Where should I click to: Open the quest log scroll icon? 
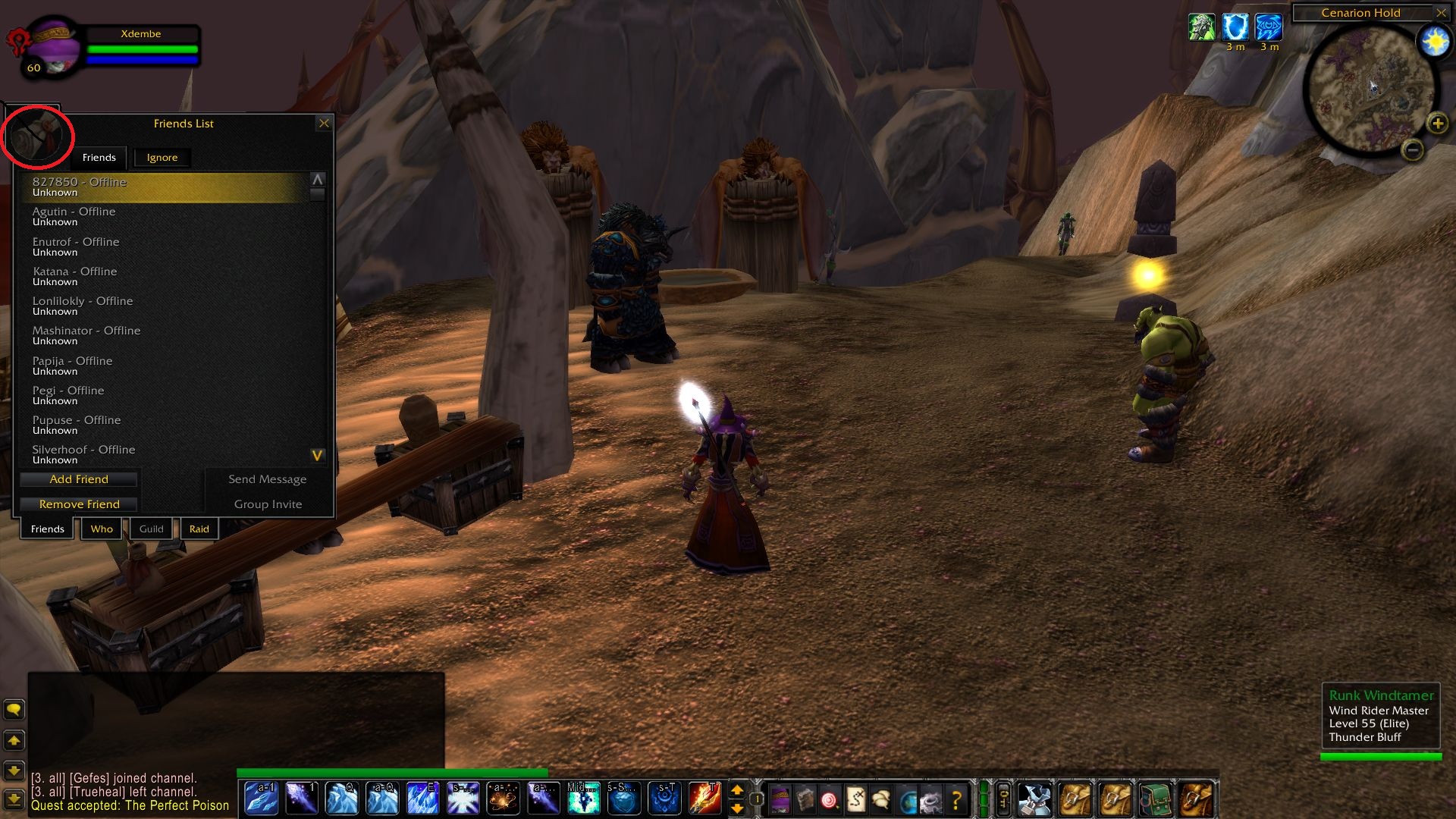855,799
